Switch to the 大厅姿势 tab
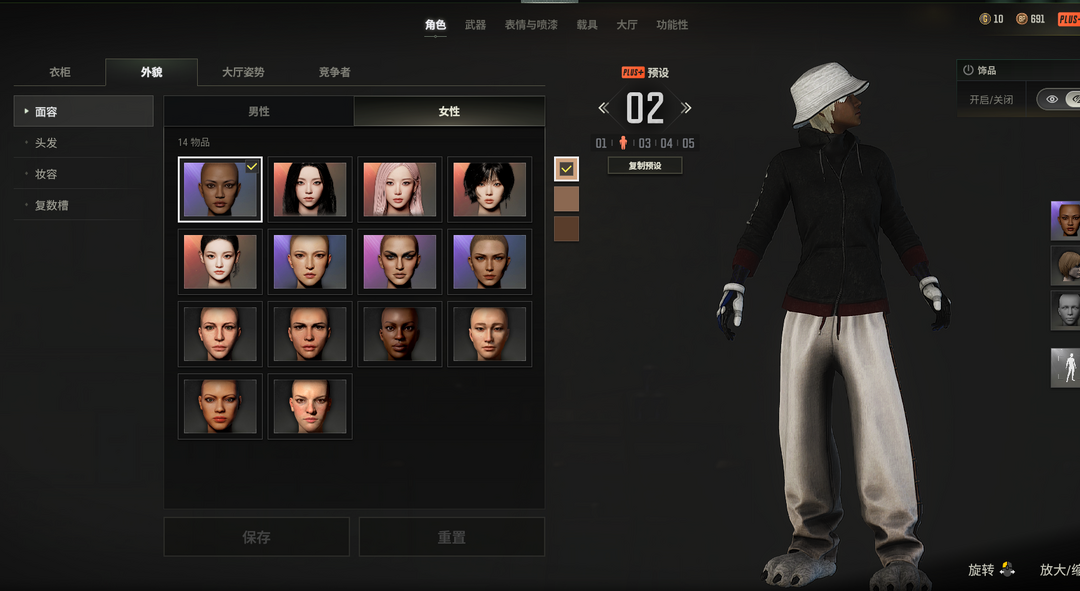Viewport: 1080px width, 591px height. point(243,72)
